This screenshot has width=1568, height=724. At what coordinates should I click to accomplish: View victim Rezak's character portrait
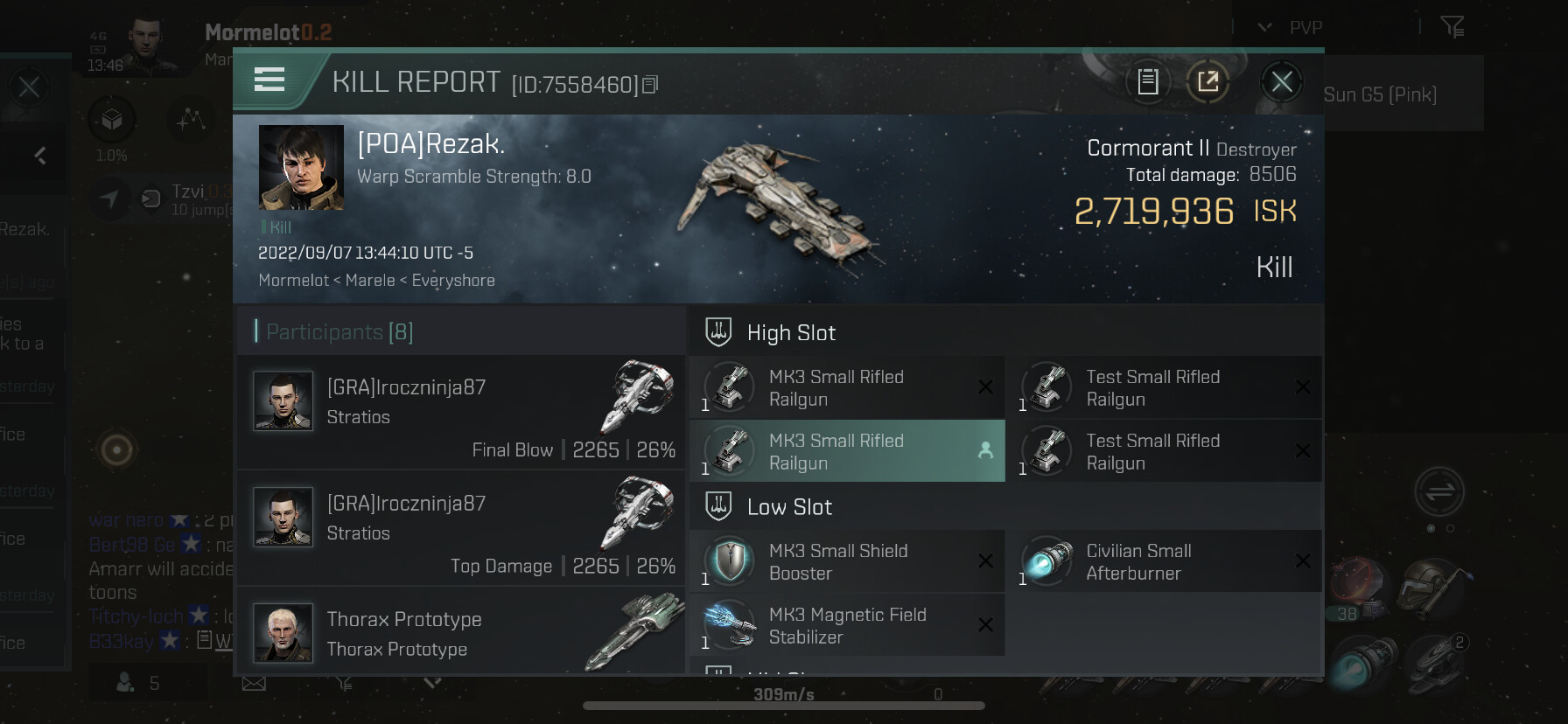pyautogui.click(x=301, y=167)
